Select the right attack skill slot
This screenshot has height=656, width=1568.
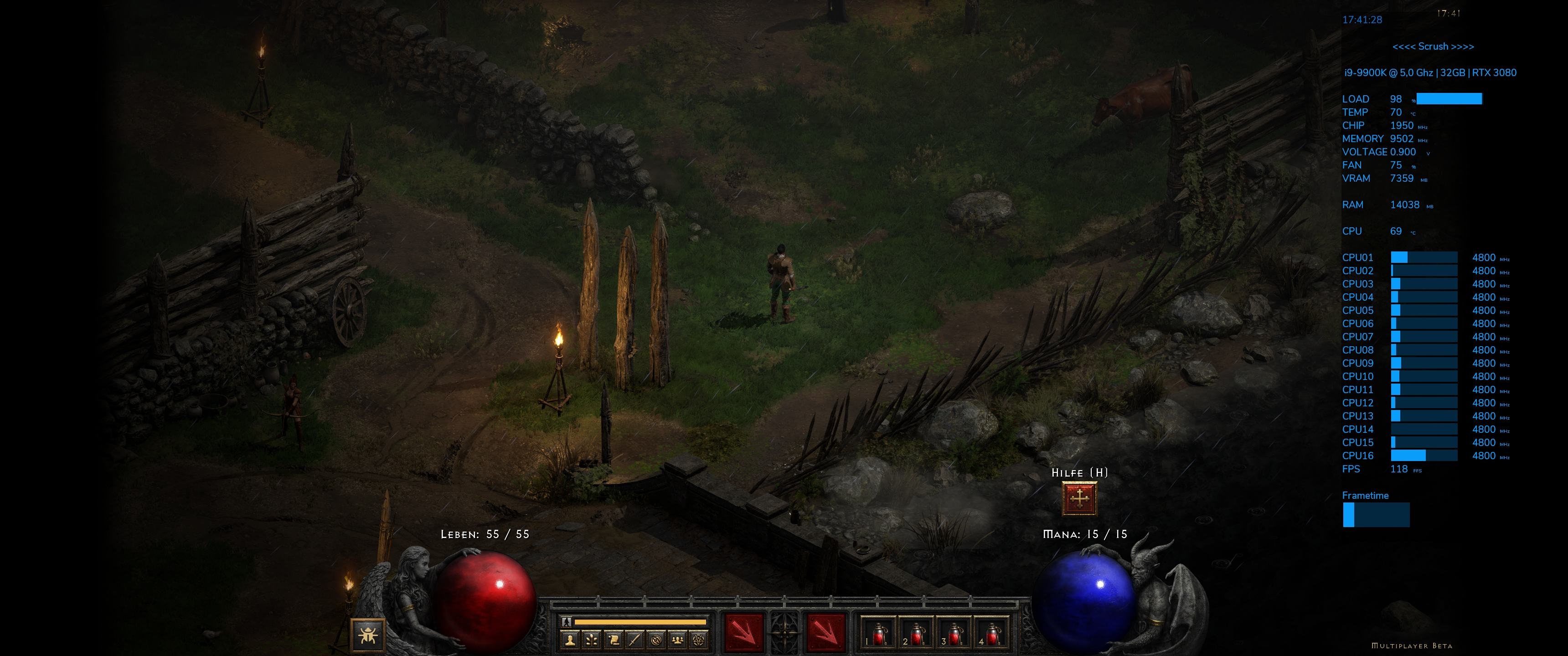[x=826, y=633]
